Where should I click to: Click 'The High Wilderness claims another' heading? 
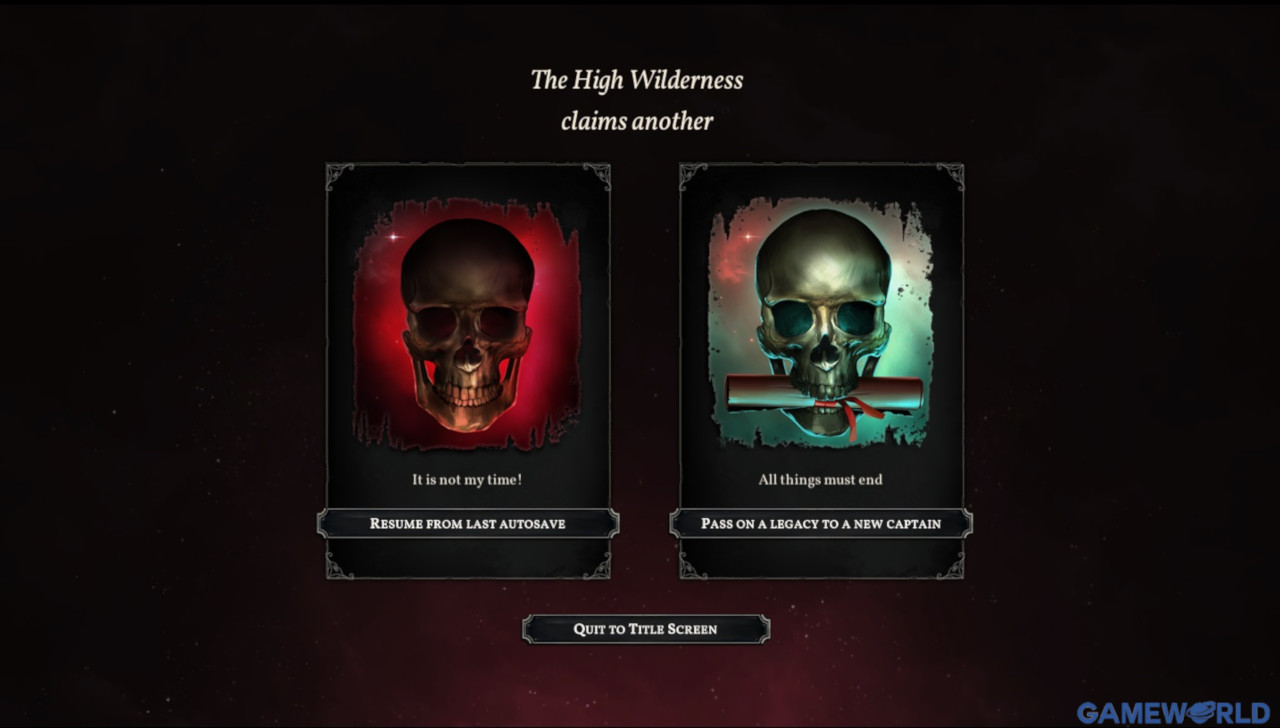(640, 100)
